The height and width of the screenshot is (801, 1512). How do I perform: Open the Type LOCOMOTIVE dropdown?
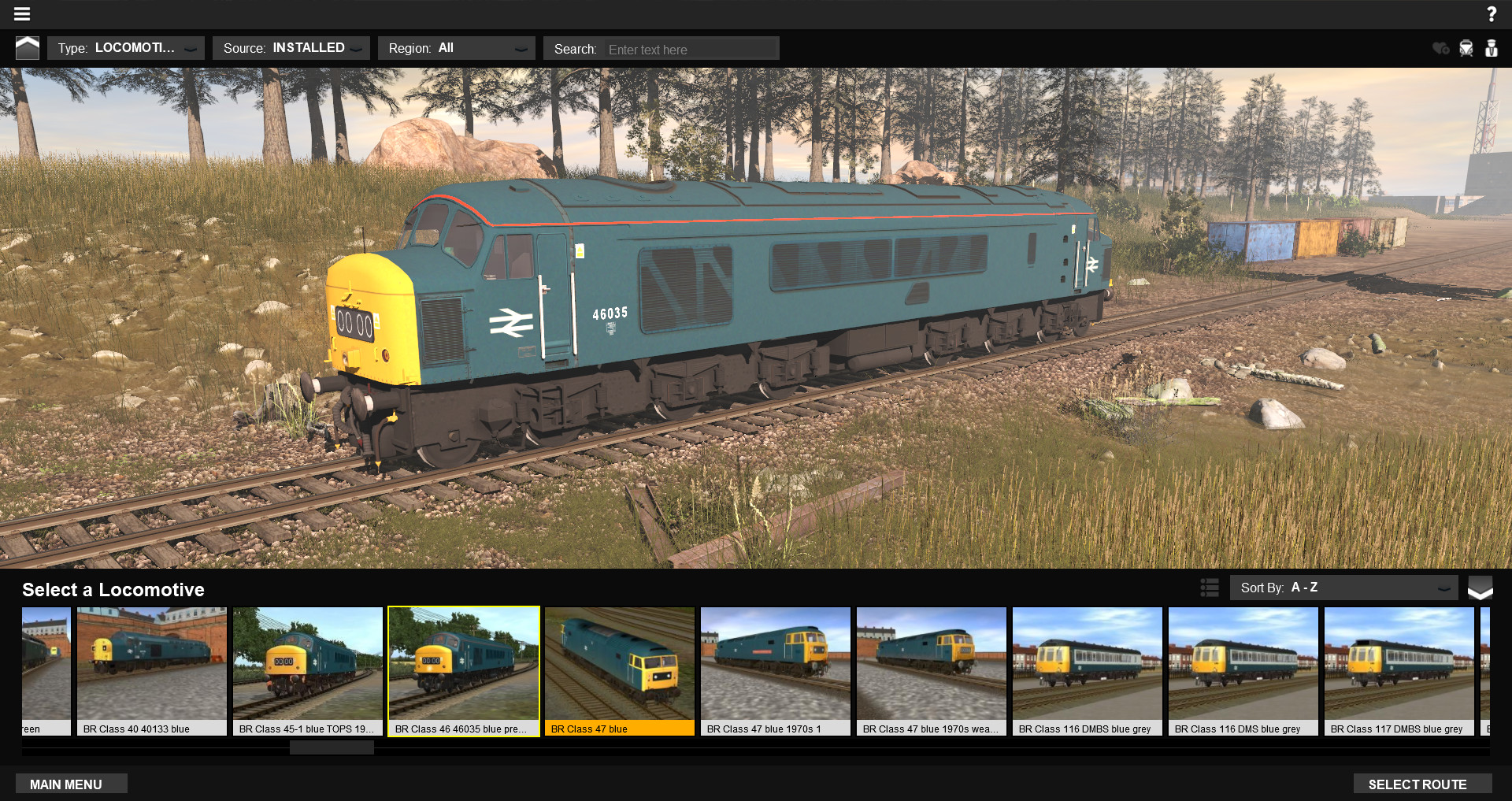[x=126, y=47]
